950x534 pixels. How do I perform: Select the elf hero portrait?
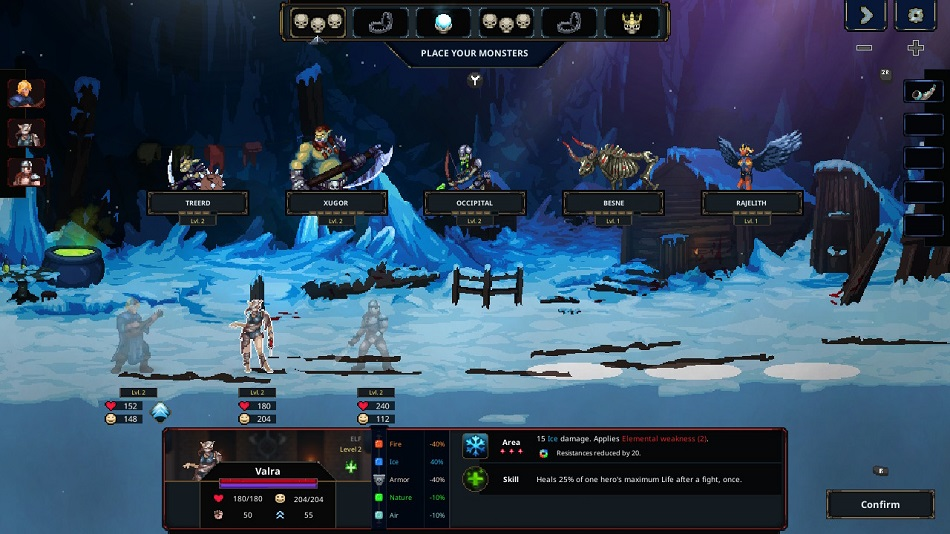(x=25, y=133)
